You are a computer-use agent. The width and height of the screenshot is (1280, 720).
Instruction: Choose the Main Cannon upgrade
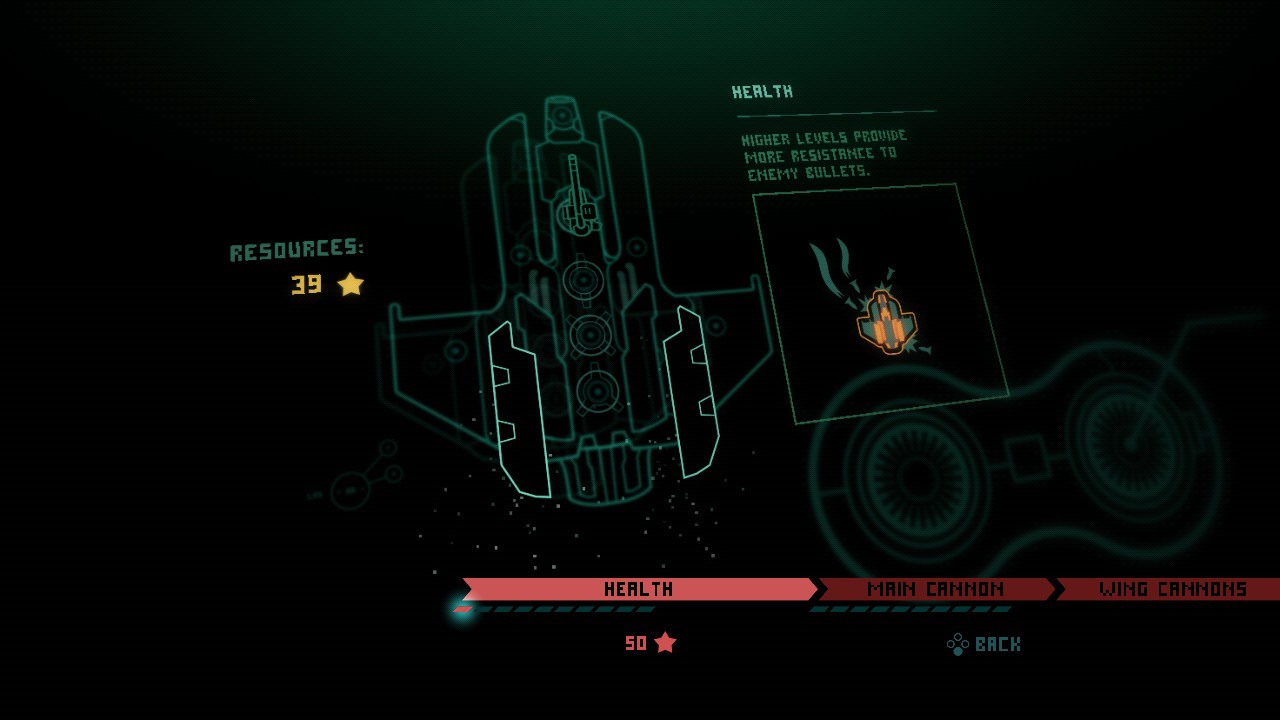coord(935,589)
